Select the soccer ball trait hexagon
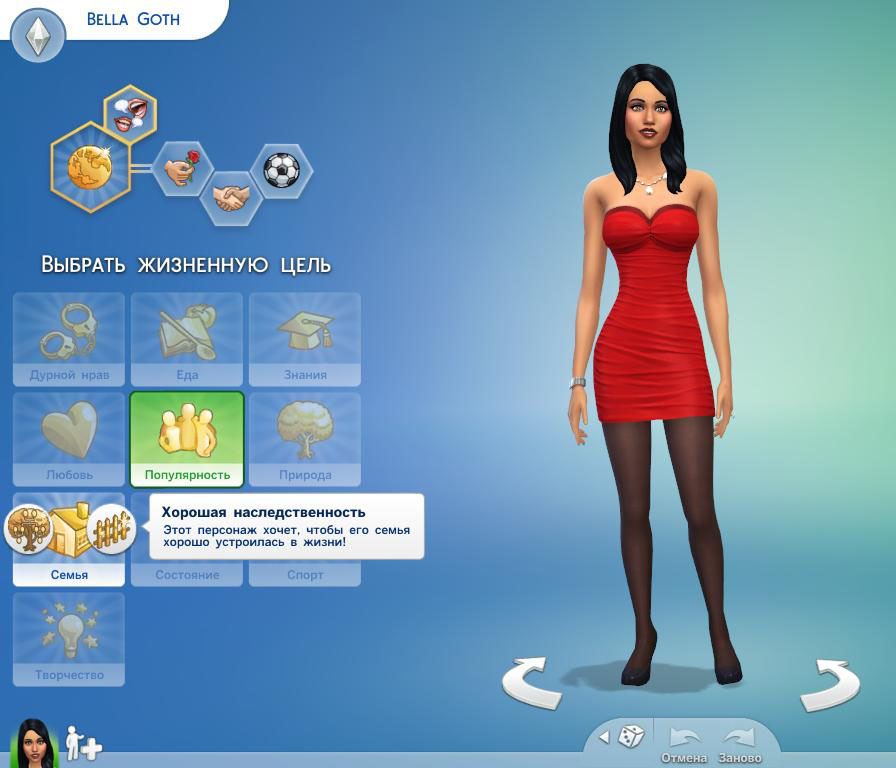 pyautogui.click(x=281, y=169)
